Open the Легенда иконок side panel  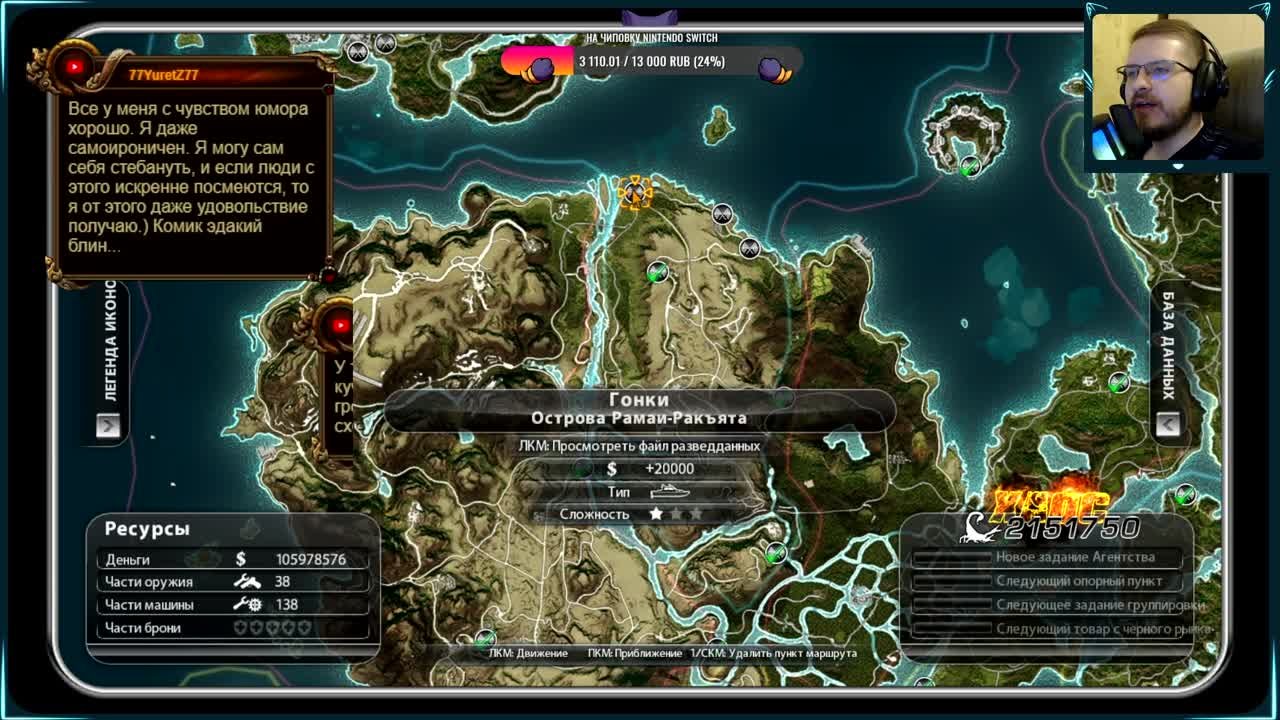(108, 425)
